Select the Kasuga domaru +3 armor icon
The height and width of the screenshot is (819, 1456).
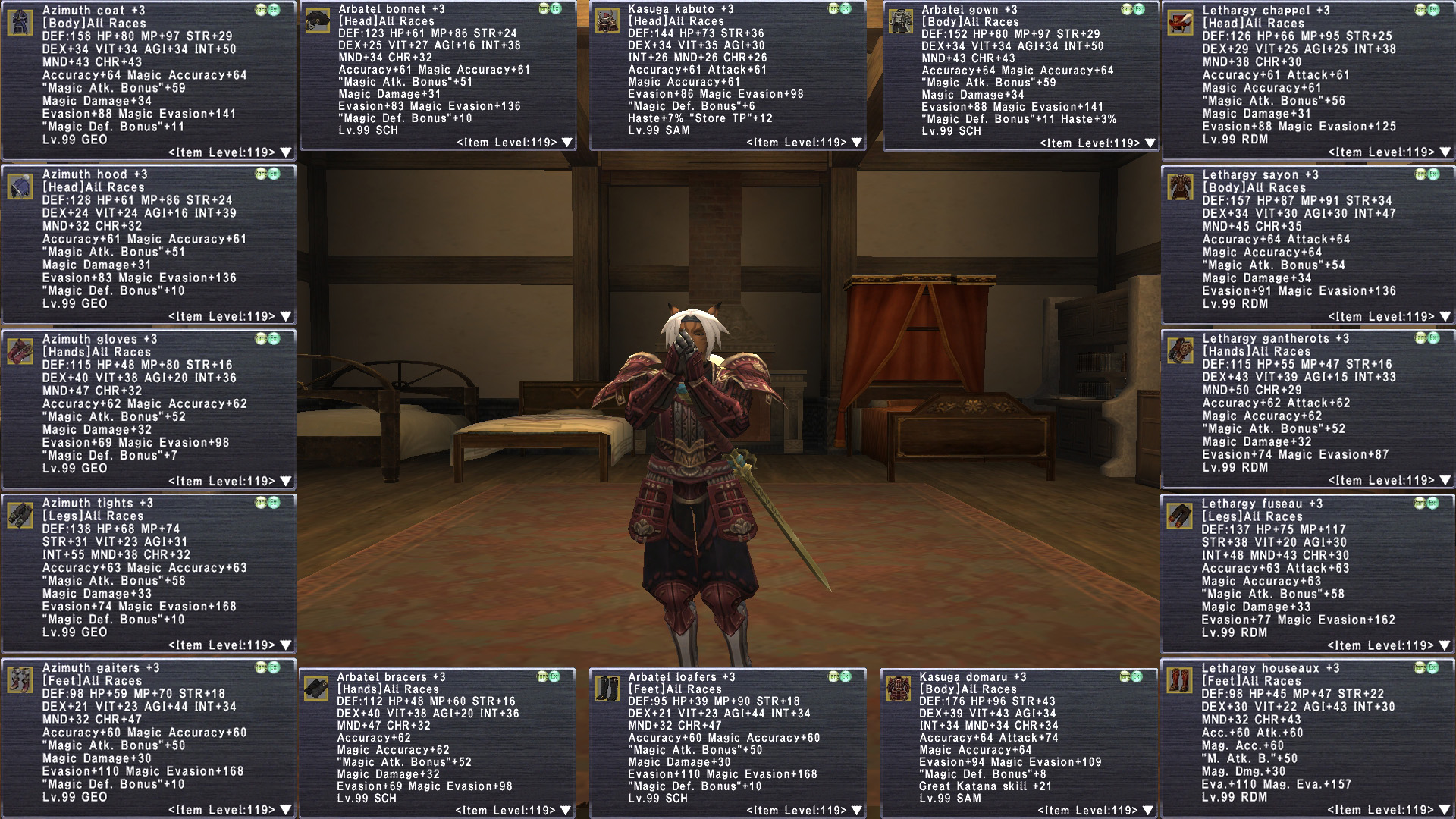(899, 689)
